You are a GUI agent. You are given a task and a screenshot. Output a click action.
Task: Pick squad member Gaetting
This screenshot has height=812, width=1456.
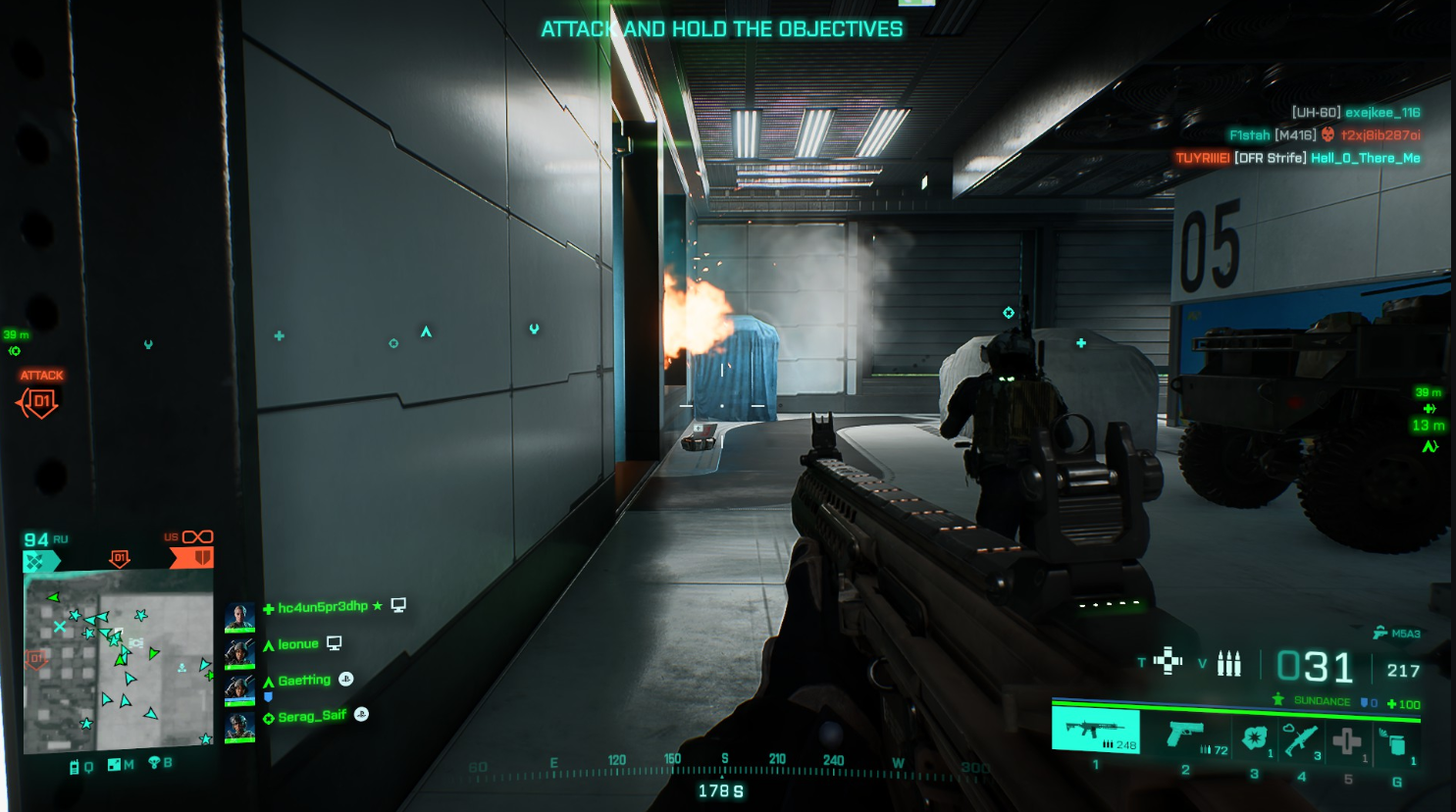(304, 681)
